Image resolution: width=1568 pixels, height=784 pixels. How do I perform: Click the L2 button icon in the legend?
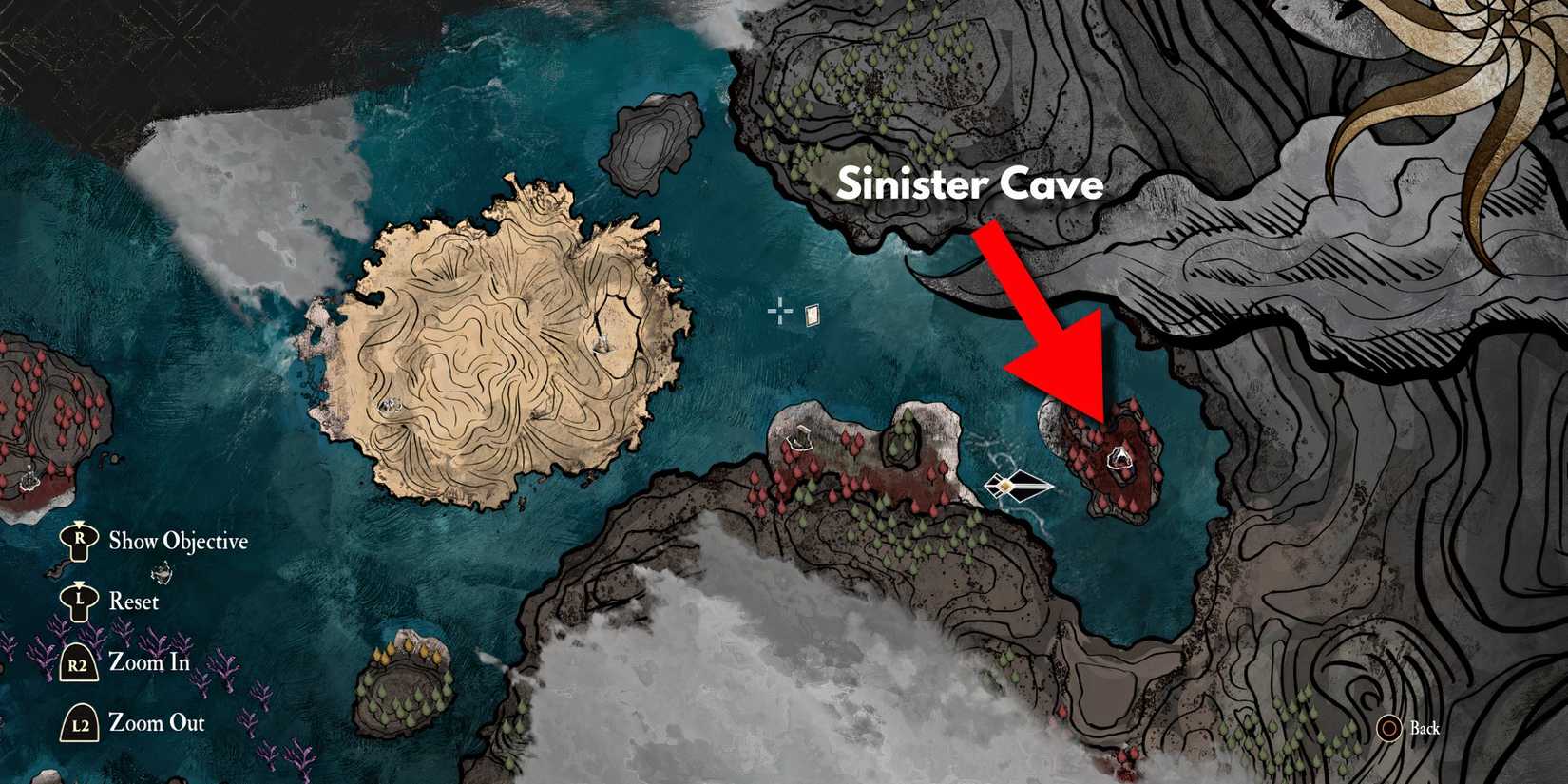point(79,723)
